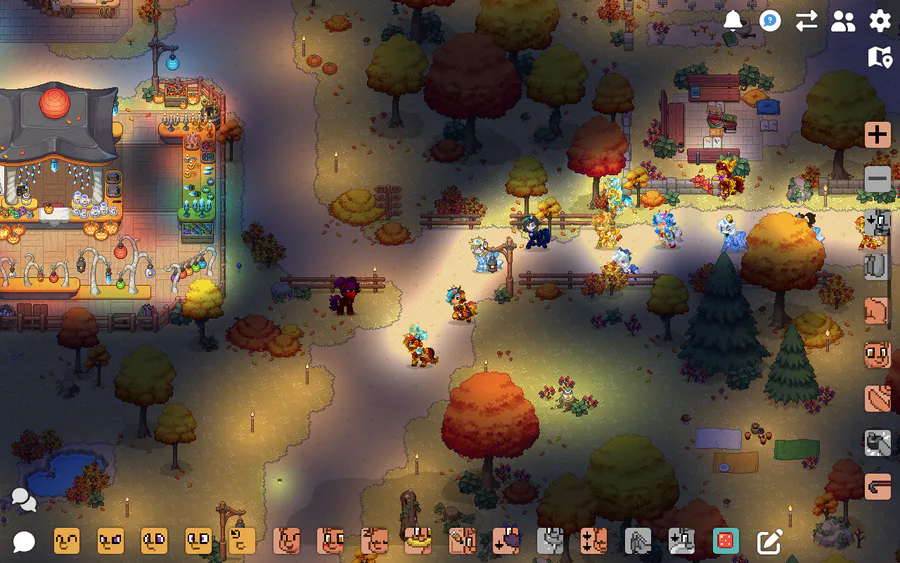Screen dimensions: 900x563
Task: Open the map with pin icon
Action: coord(879,57)
